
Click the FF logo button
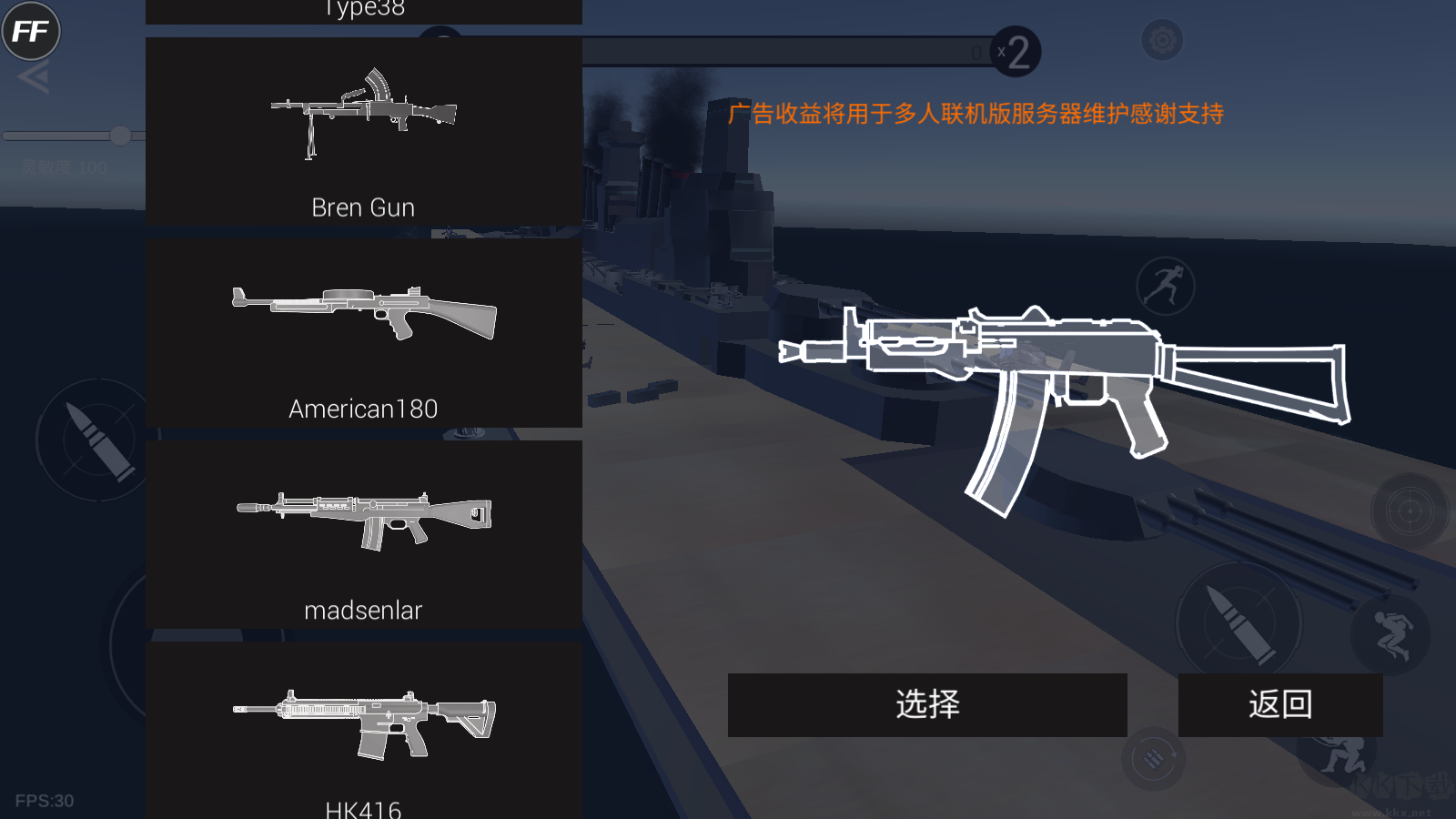pyautogui.click(x=31, y=32)
